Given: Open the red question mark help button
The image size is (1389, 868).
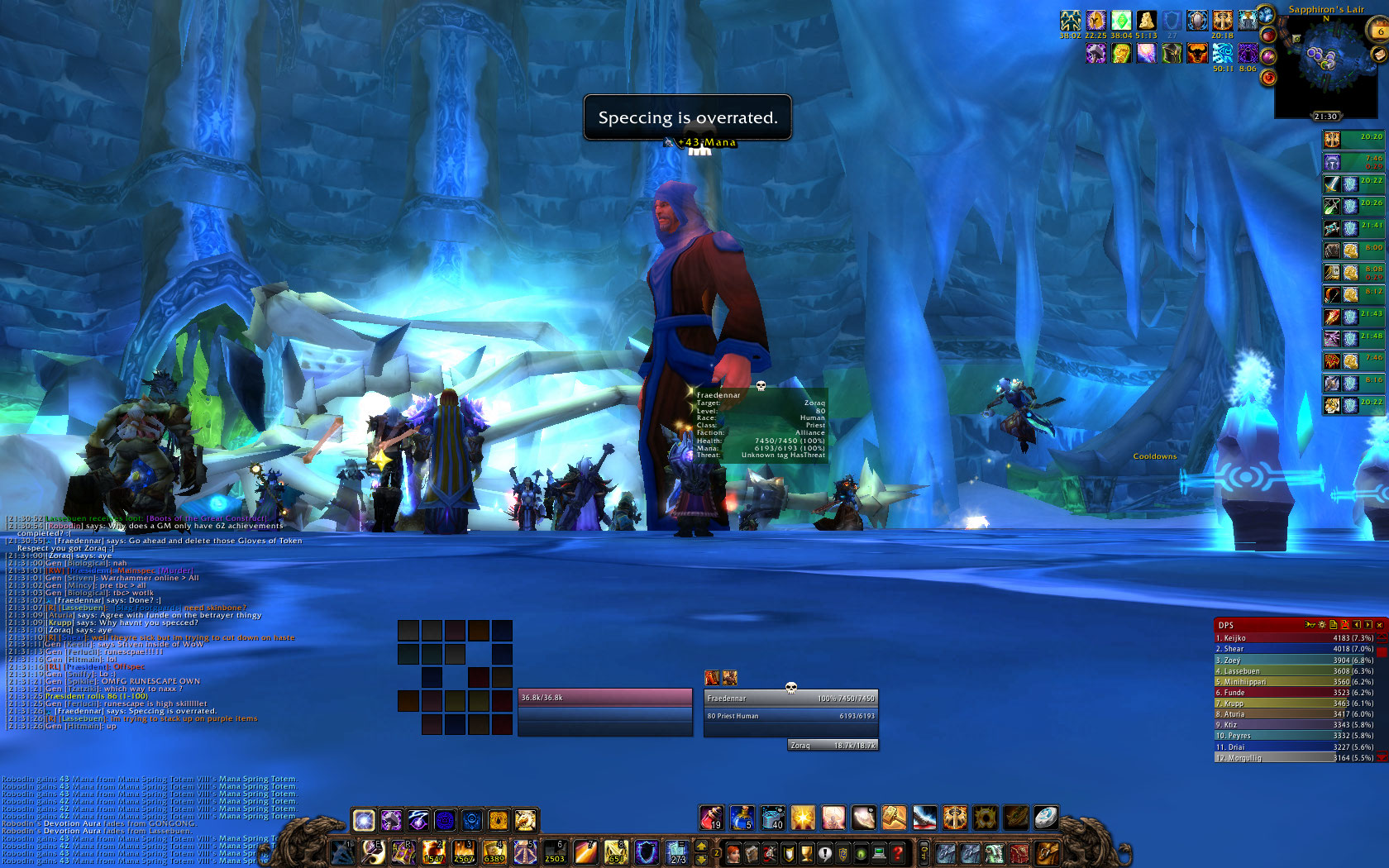Looking at the screenshot, I should tap(897, 852).
